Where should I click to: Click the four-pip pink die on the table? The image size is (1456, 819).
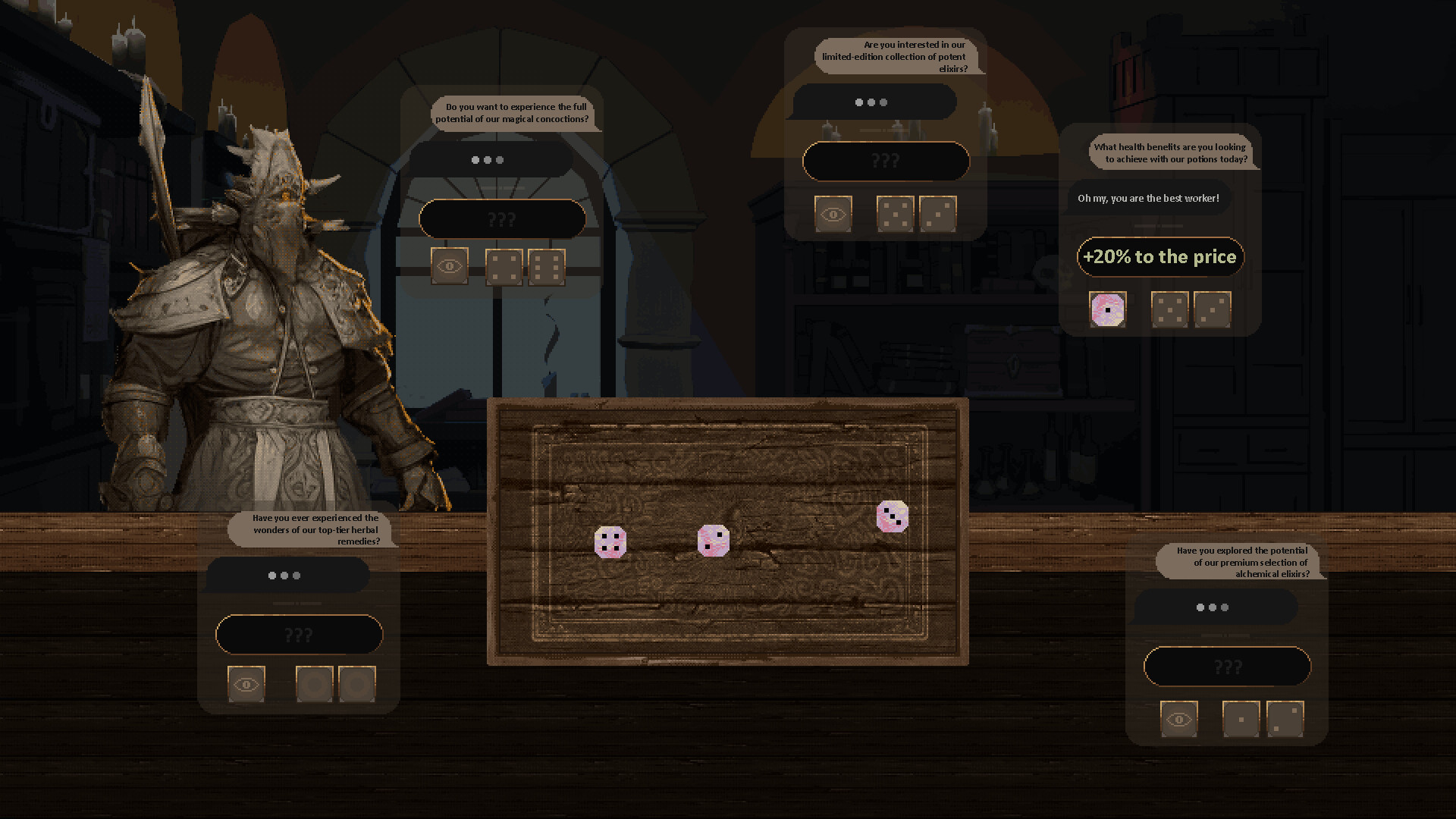pyautogui.click(x=611, y=541)
